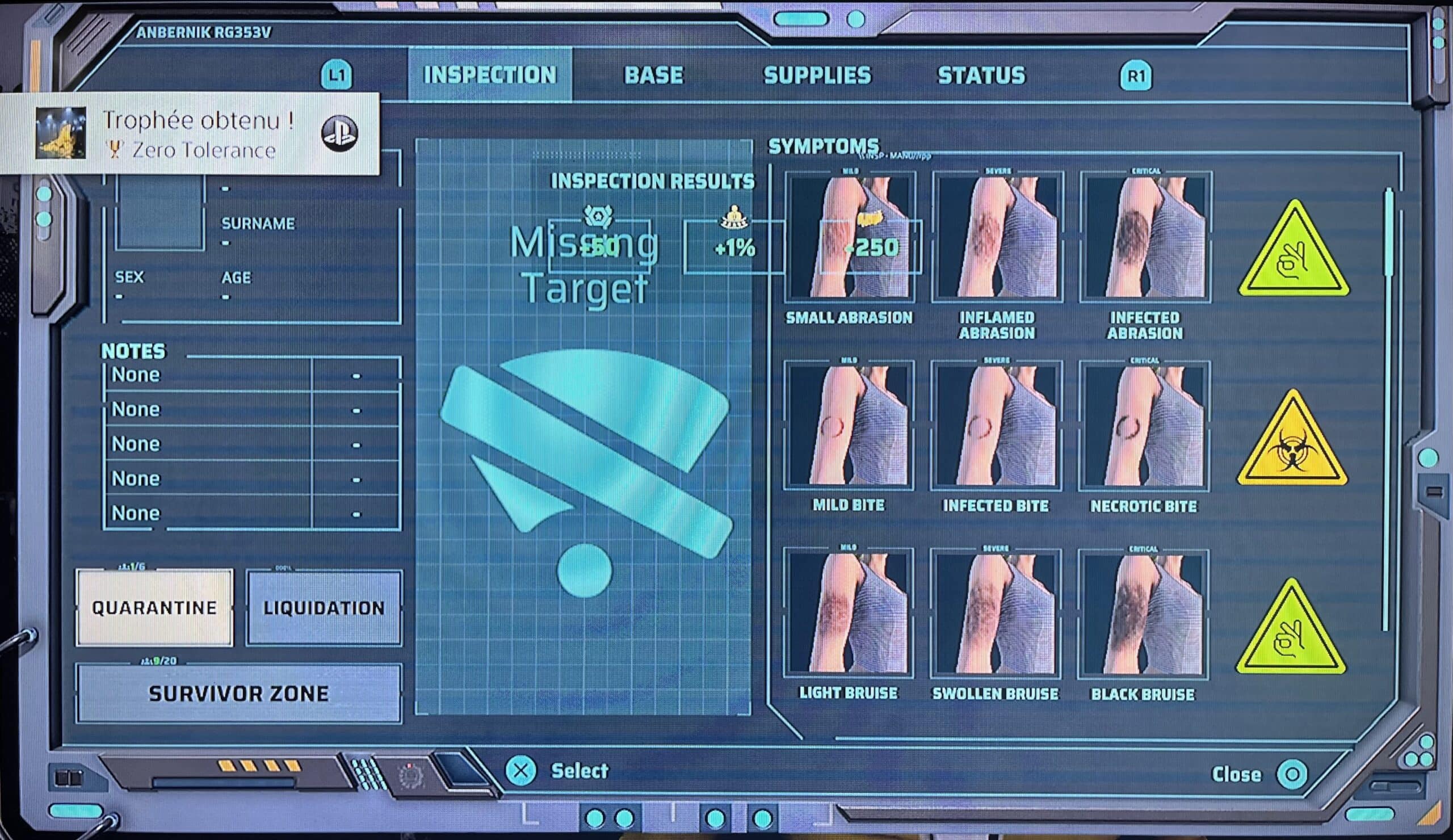The width and height of the screenshot is (1453, 840).
Task: Pick the Infected Abrasion symptom
Action: [x=1145, y=238]
